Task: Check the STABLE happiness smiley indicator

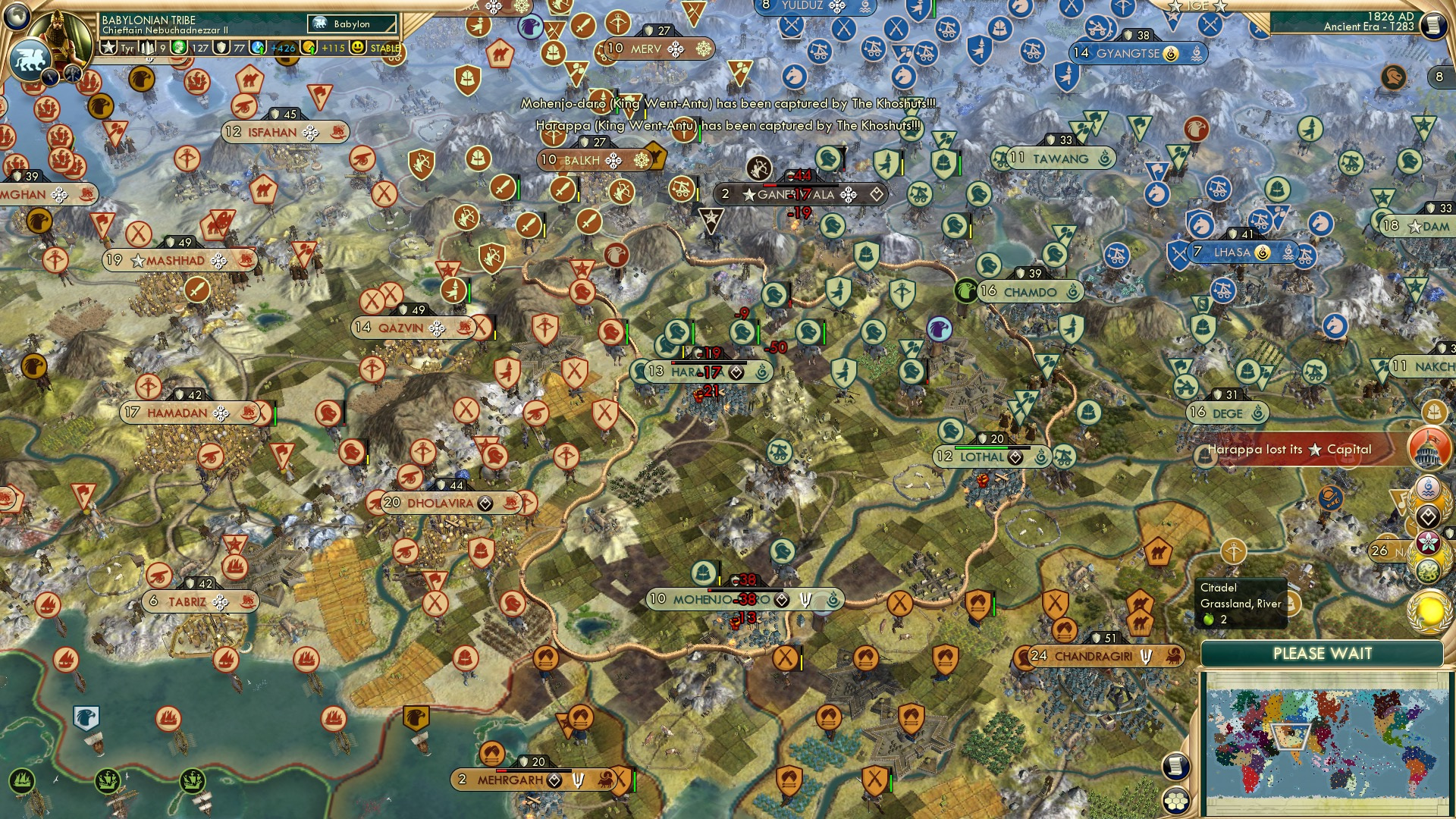Action: 359,48
